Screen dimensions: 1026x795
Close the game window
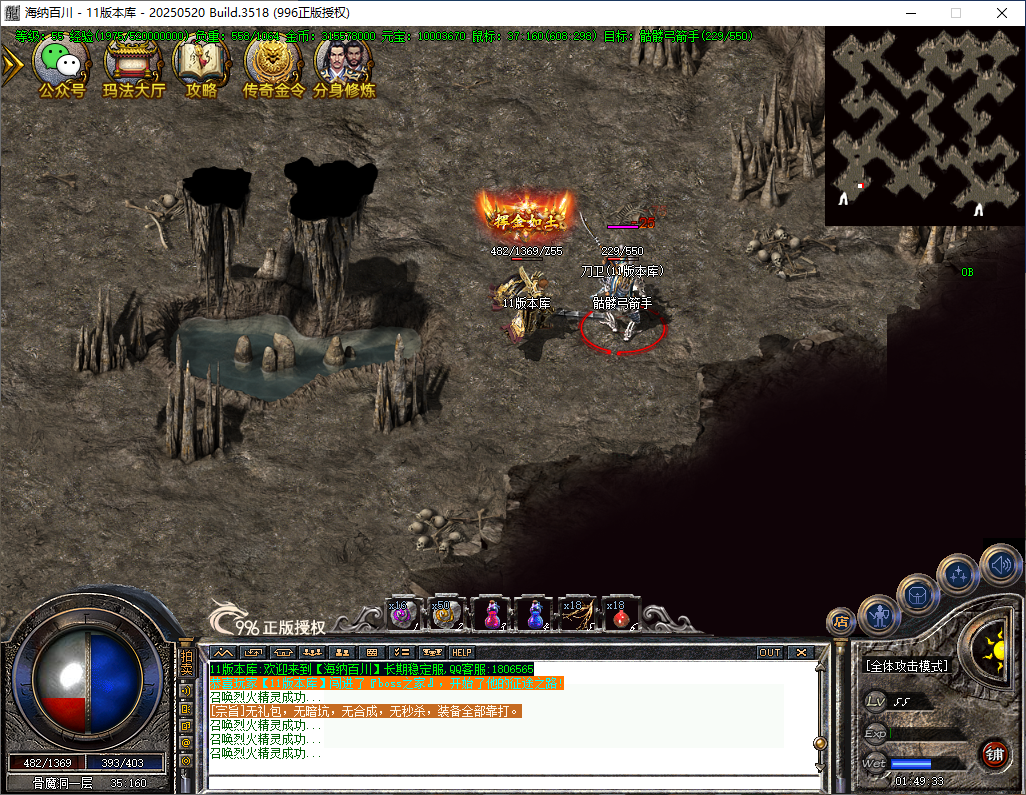tap(1002, 13)
